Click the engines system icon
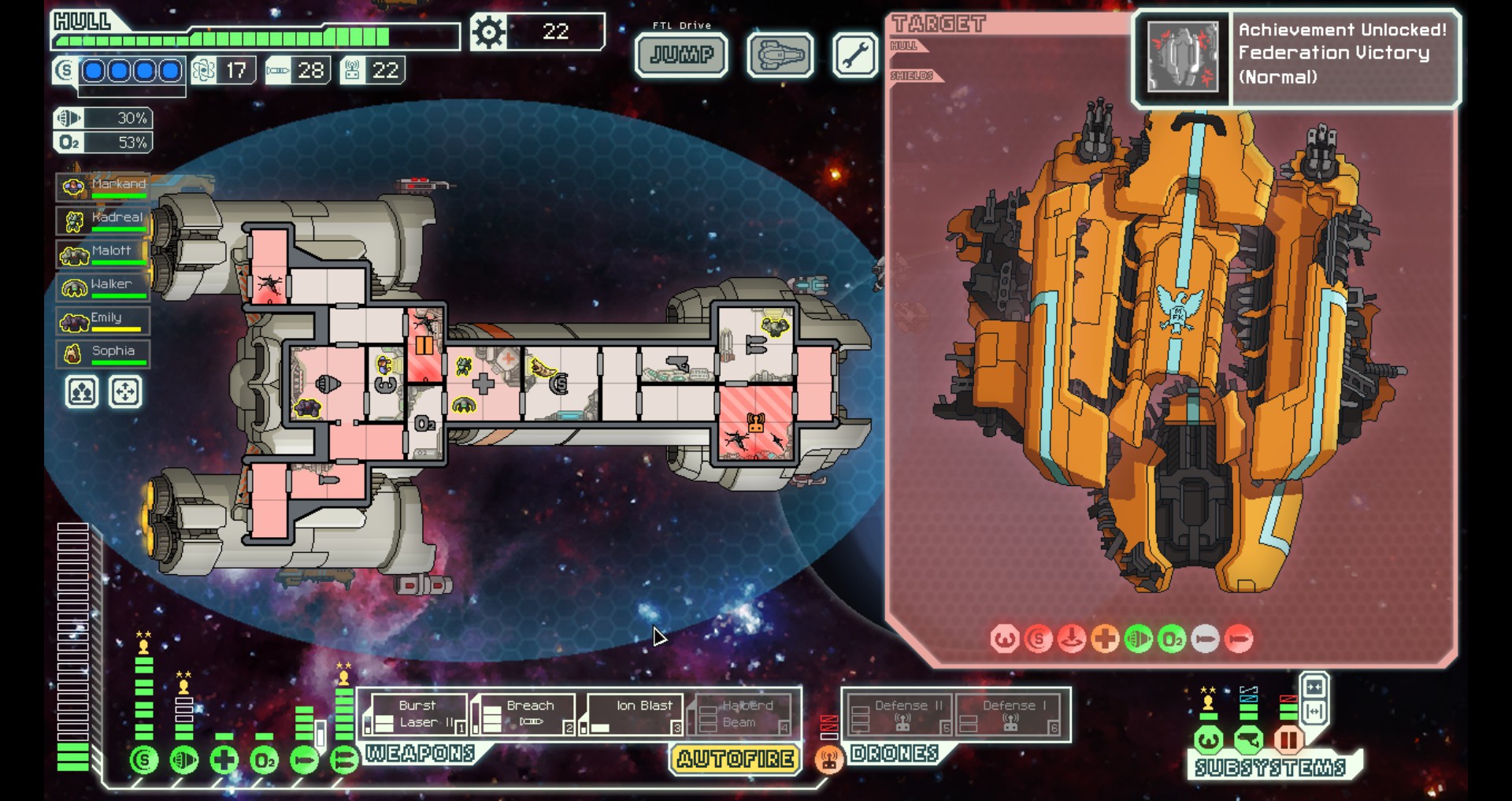This screenshot has width=1512, height=801. click(x=184, y=760)
